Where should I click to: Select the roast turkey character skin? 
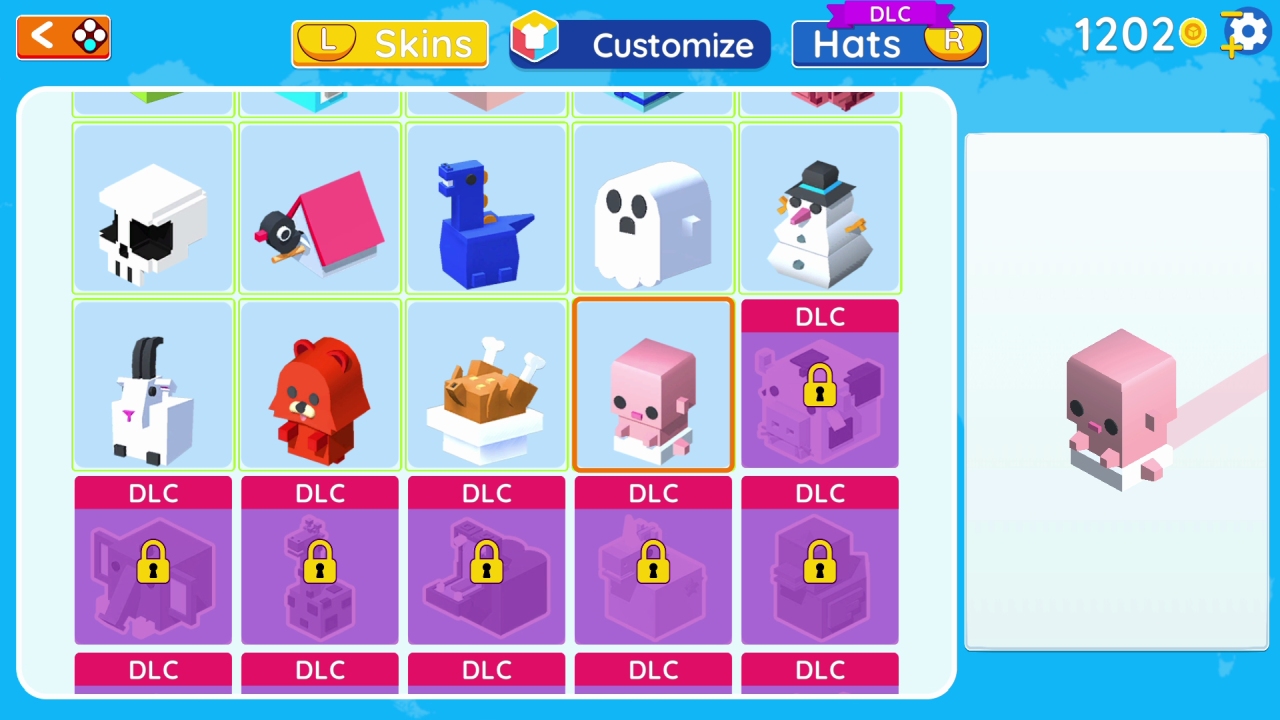tap(486, 384)
